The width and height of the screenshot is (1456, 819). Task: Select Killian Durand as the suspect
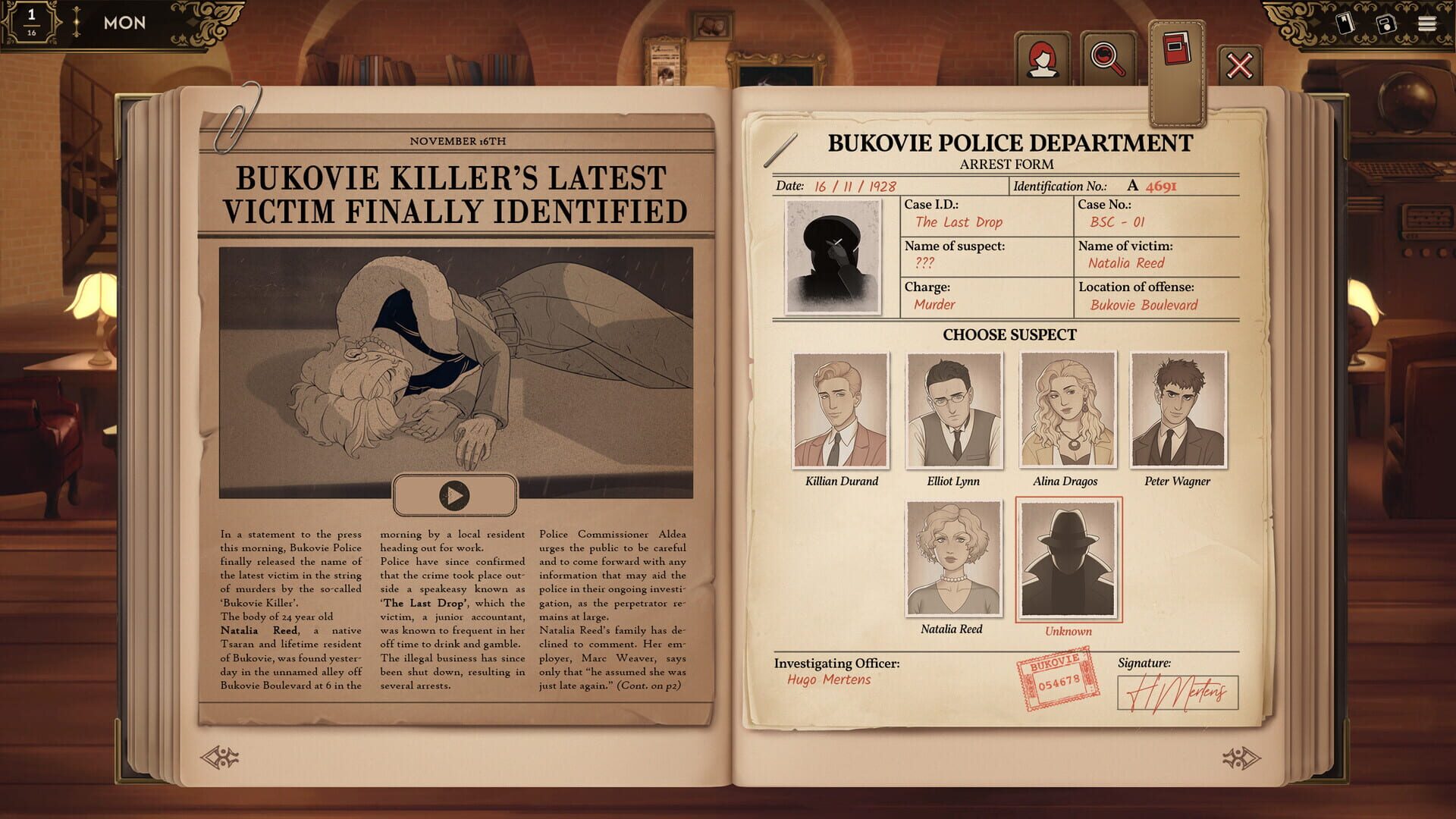(x=842, y=411)
